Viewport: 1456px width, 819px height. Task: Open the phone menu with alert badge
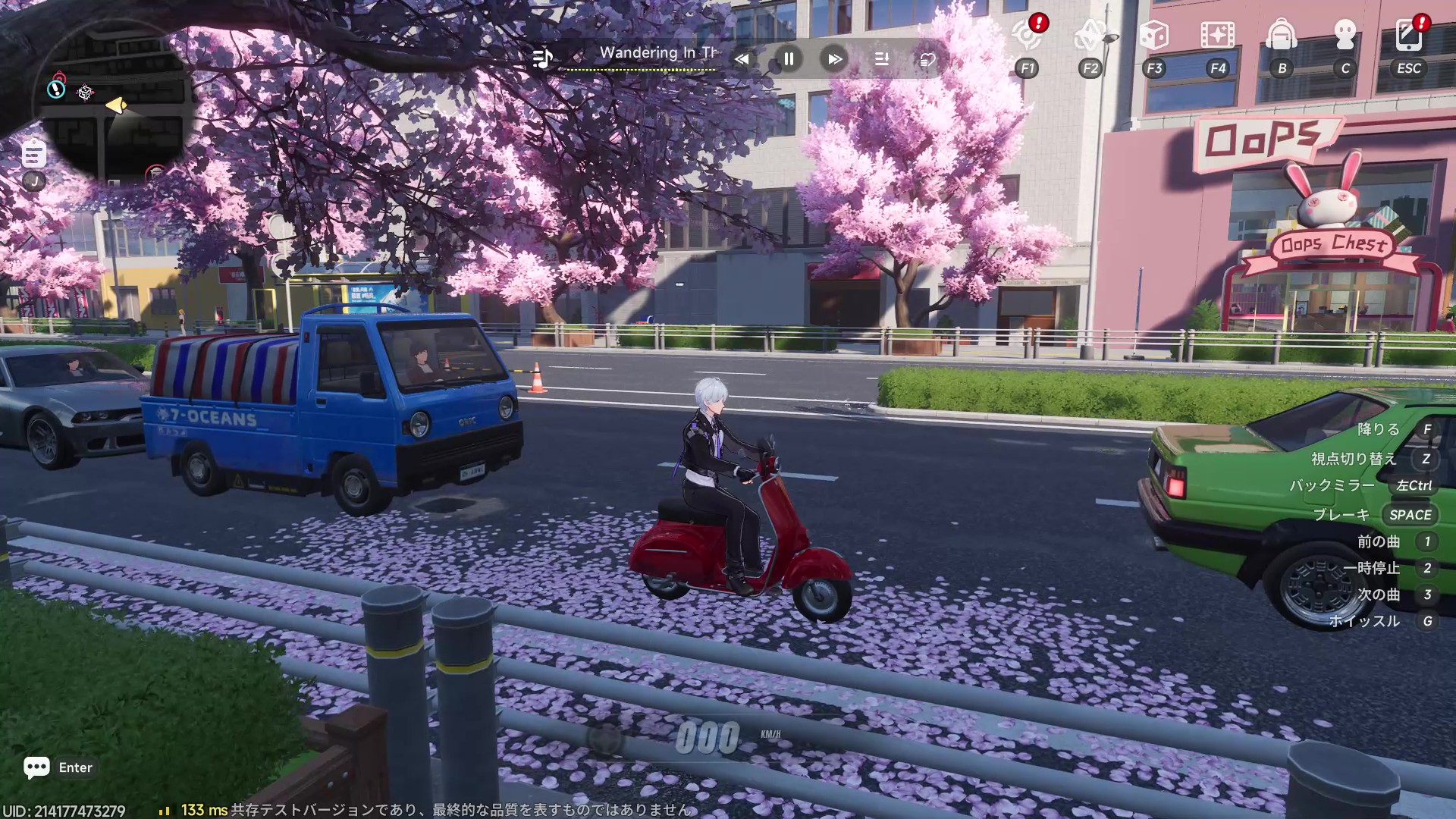click(1408, 35)
